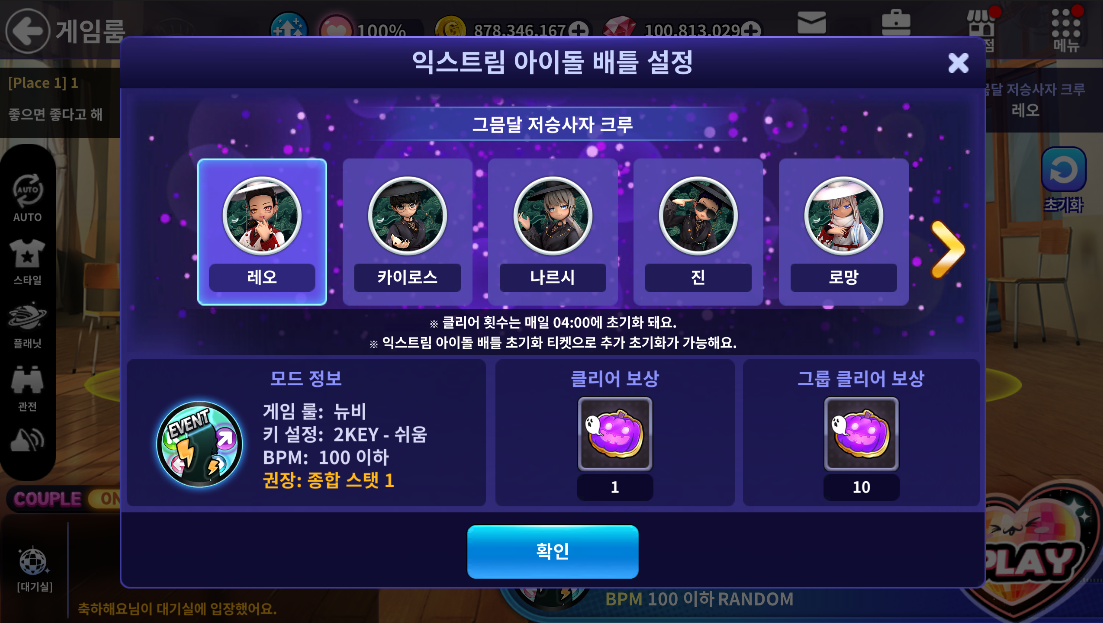
Task: Tap the 초기화 reset icon
Action: point(1063,171)
